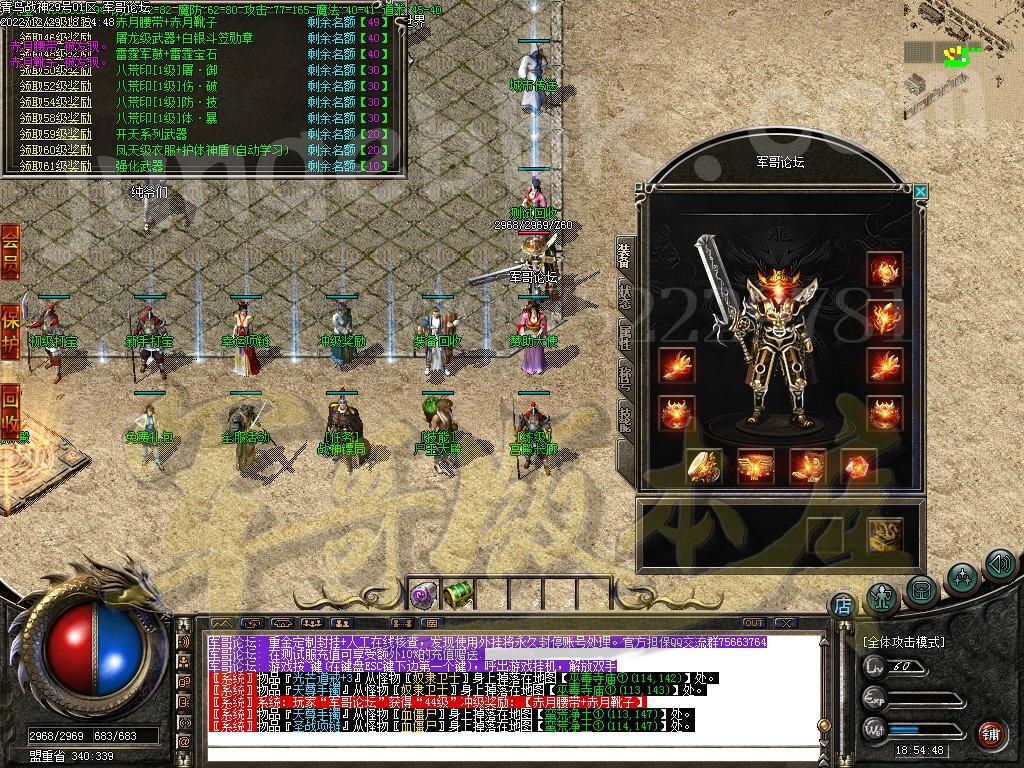Claim the 领取61级奖励 level reward
Viewport: 1024px width, 768px height.
[56, 166]
